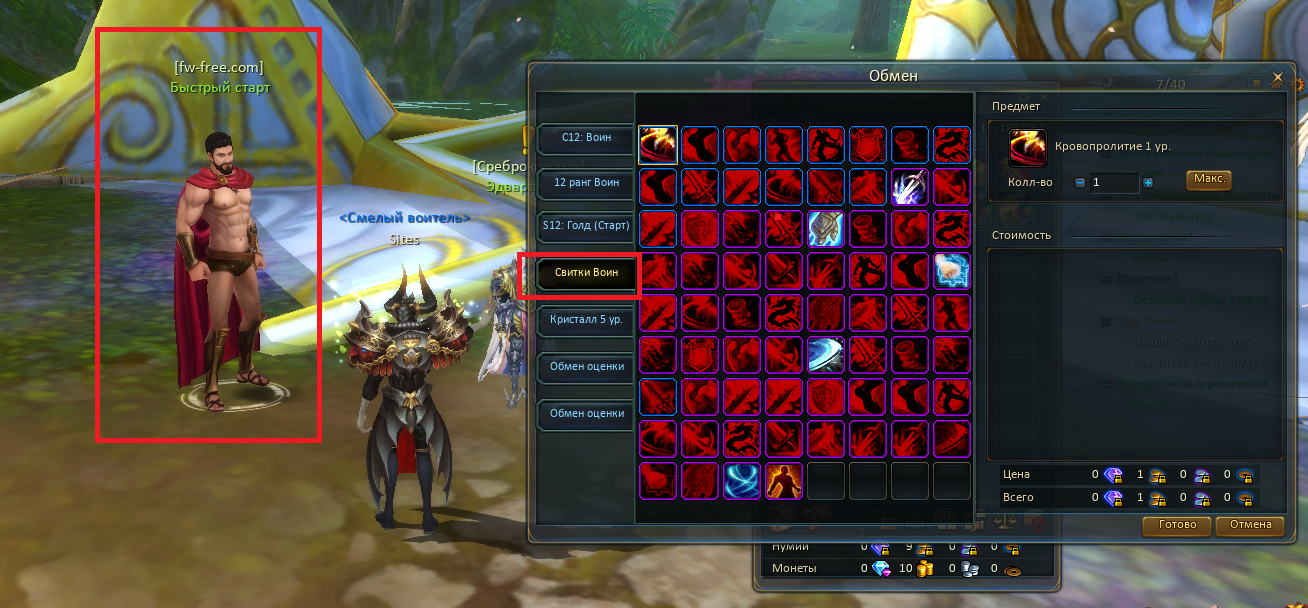Switch to the С12: Воин tab

(x=586, y=138)
